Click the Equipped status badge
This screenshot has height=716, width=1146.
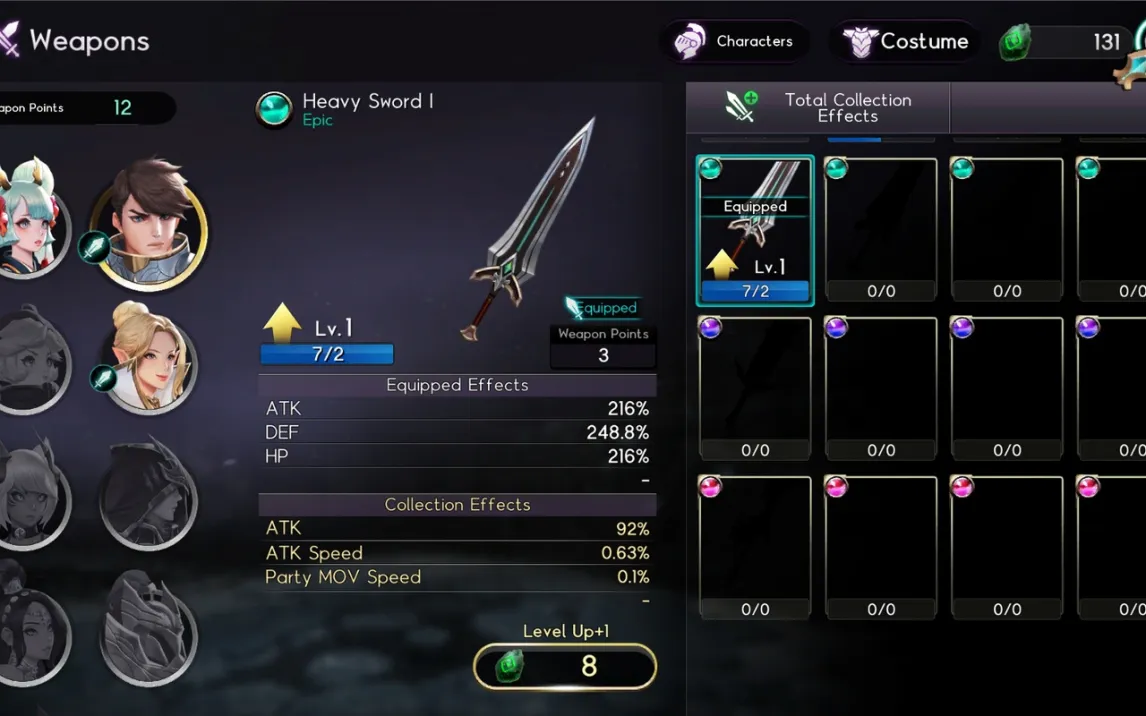[x=602, y=308]
